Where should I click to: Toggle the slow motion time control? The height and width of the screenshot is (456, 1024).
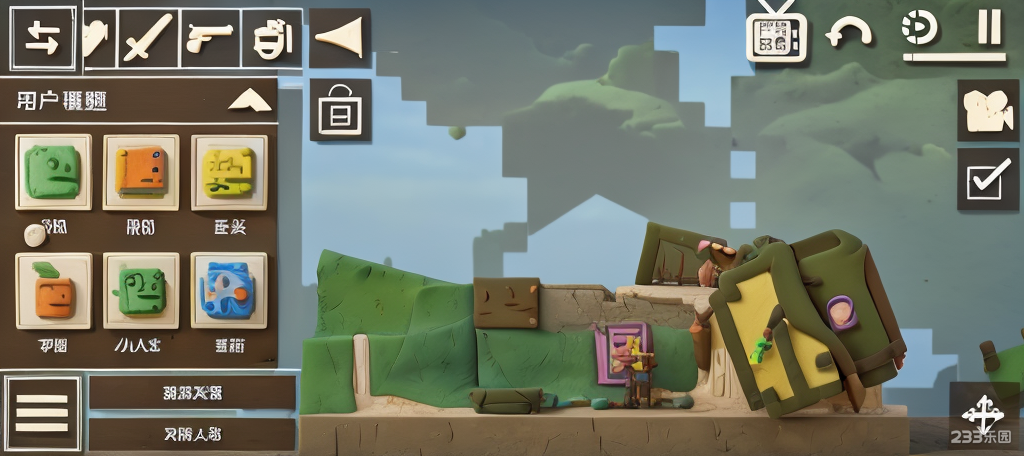(920, 30)
